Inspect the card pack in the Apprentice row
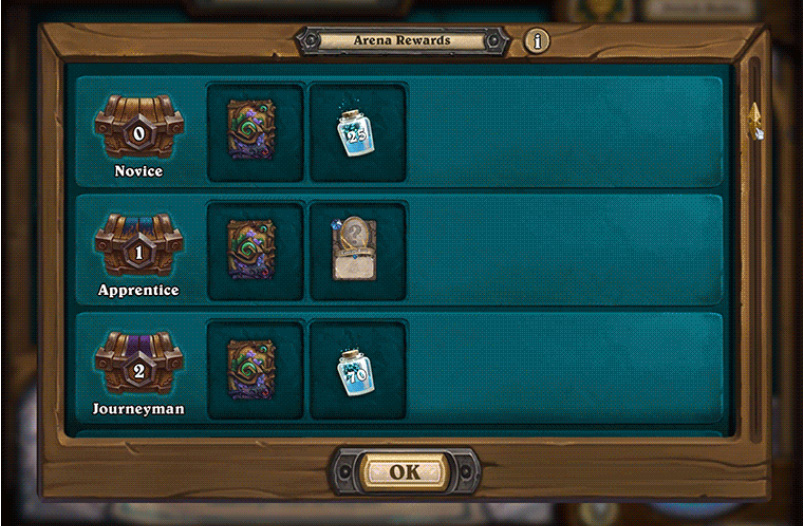Screen dimensions: 803x526 tap(255, 250)
